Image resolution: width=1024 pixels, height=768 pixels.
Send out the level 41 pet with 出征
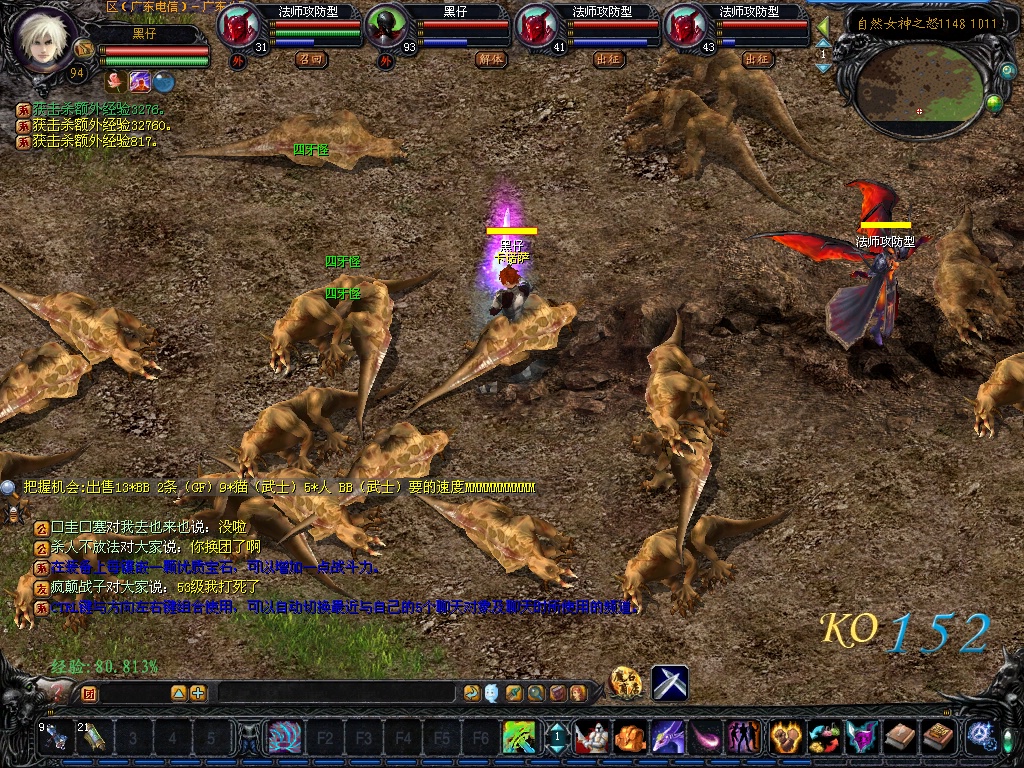[609, 59]
